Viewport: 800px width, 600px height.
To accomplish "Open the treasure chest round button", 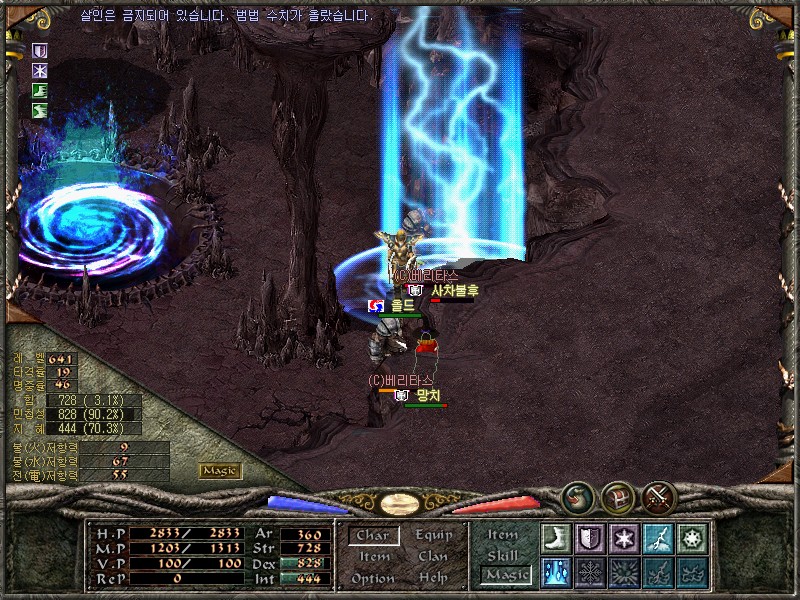I will [617, 497].
